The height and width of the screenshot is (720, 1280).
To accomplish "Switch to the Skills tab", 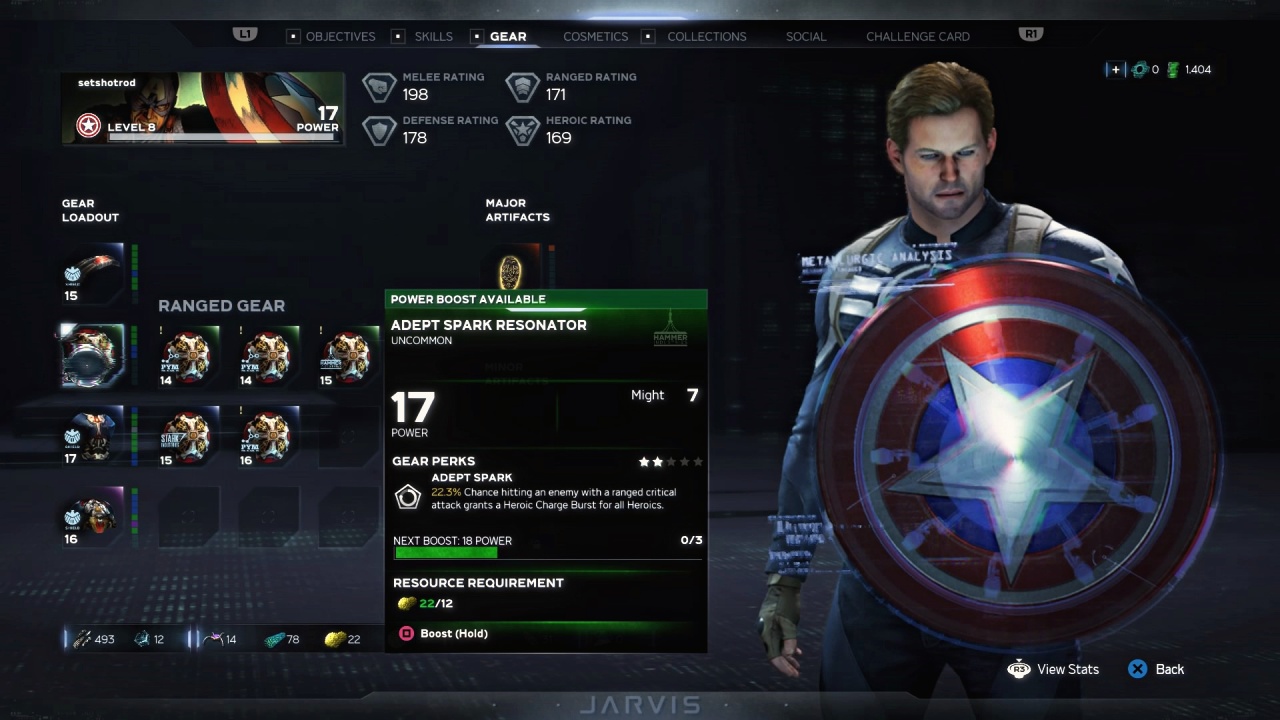I will coord(433,36).
